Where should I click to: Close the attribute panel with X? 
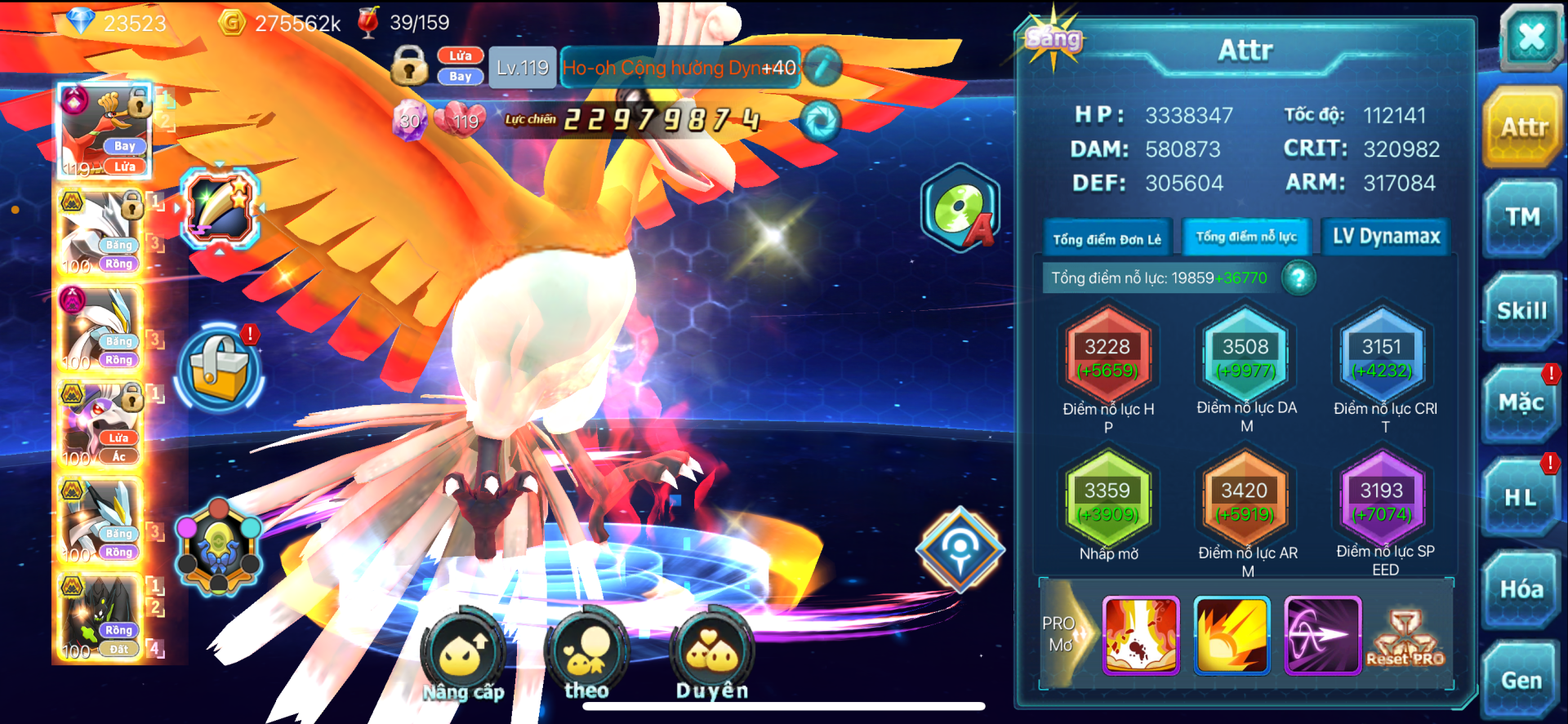[1530, 36]
